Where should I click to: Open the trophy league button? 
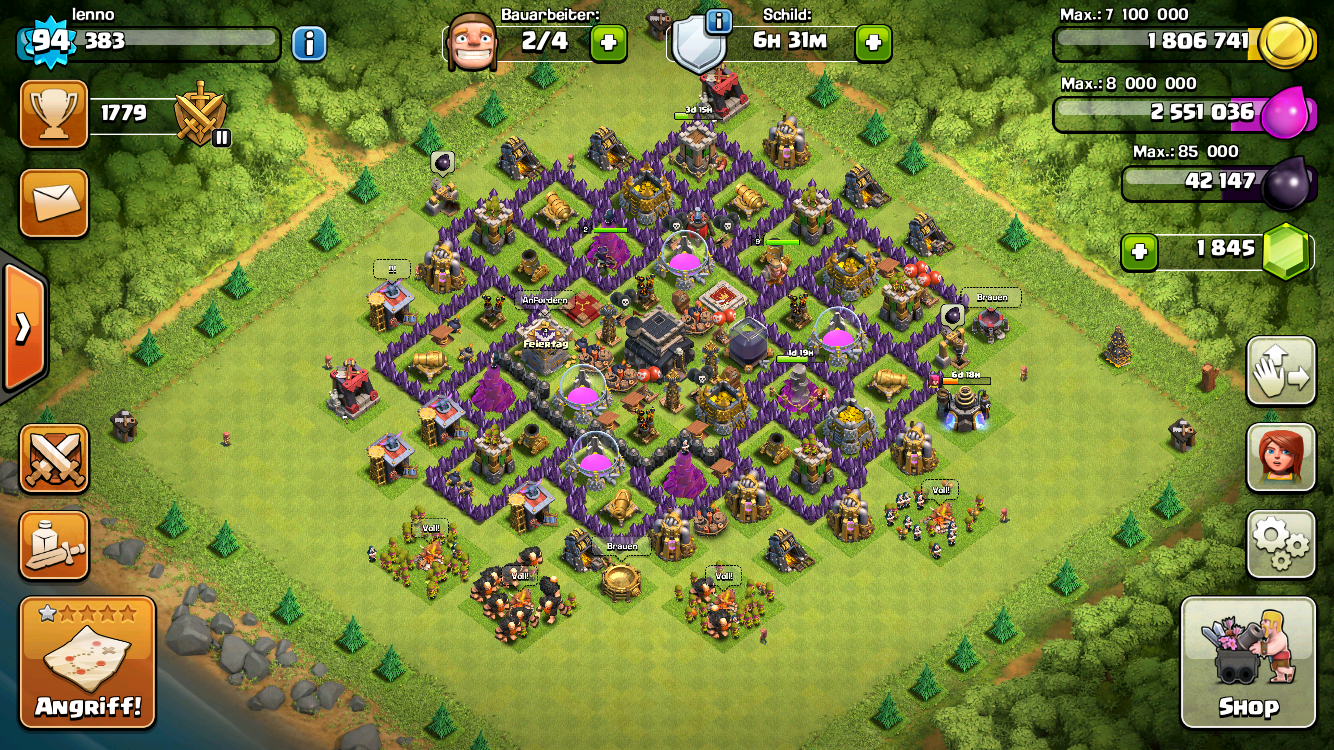point(55,113)
